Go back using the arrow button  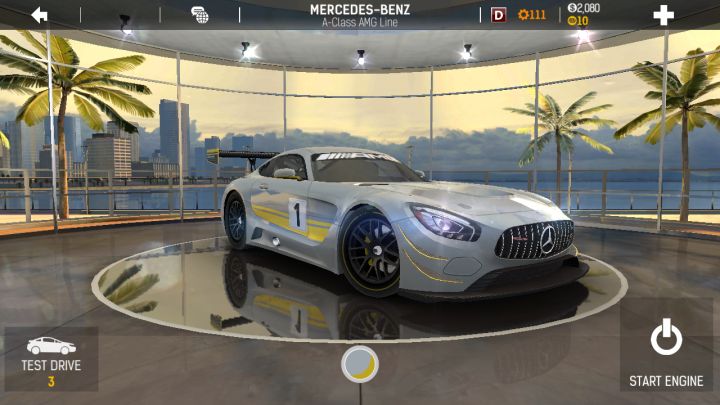pyautogui.click(x=40, y=15)
